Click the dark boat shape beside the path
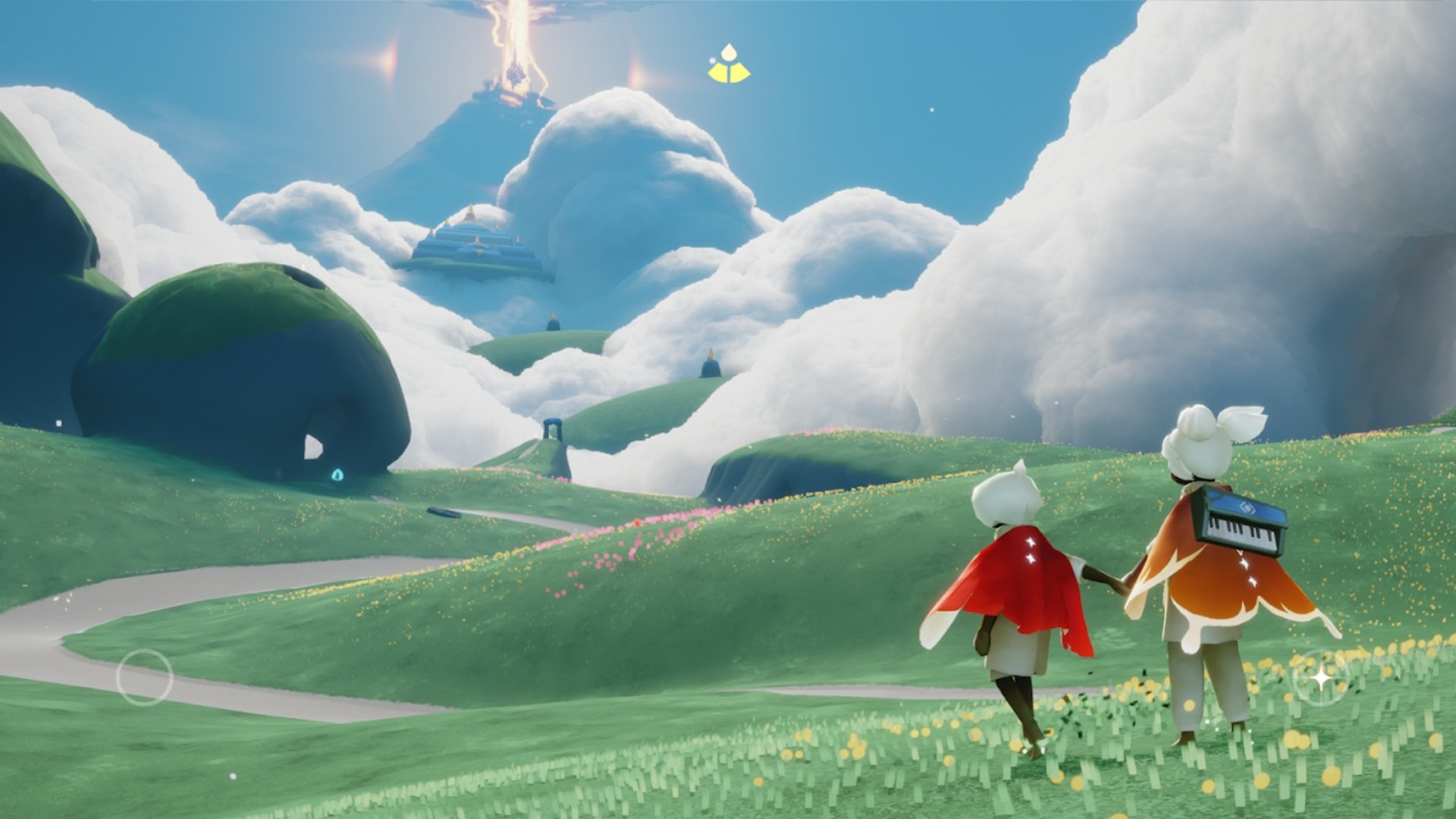Screen dimensions: 1456x819 [x=444, y=511]
